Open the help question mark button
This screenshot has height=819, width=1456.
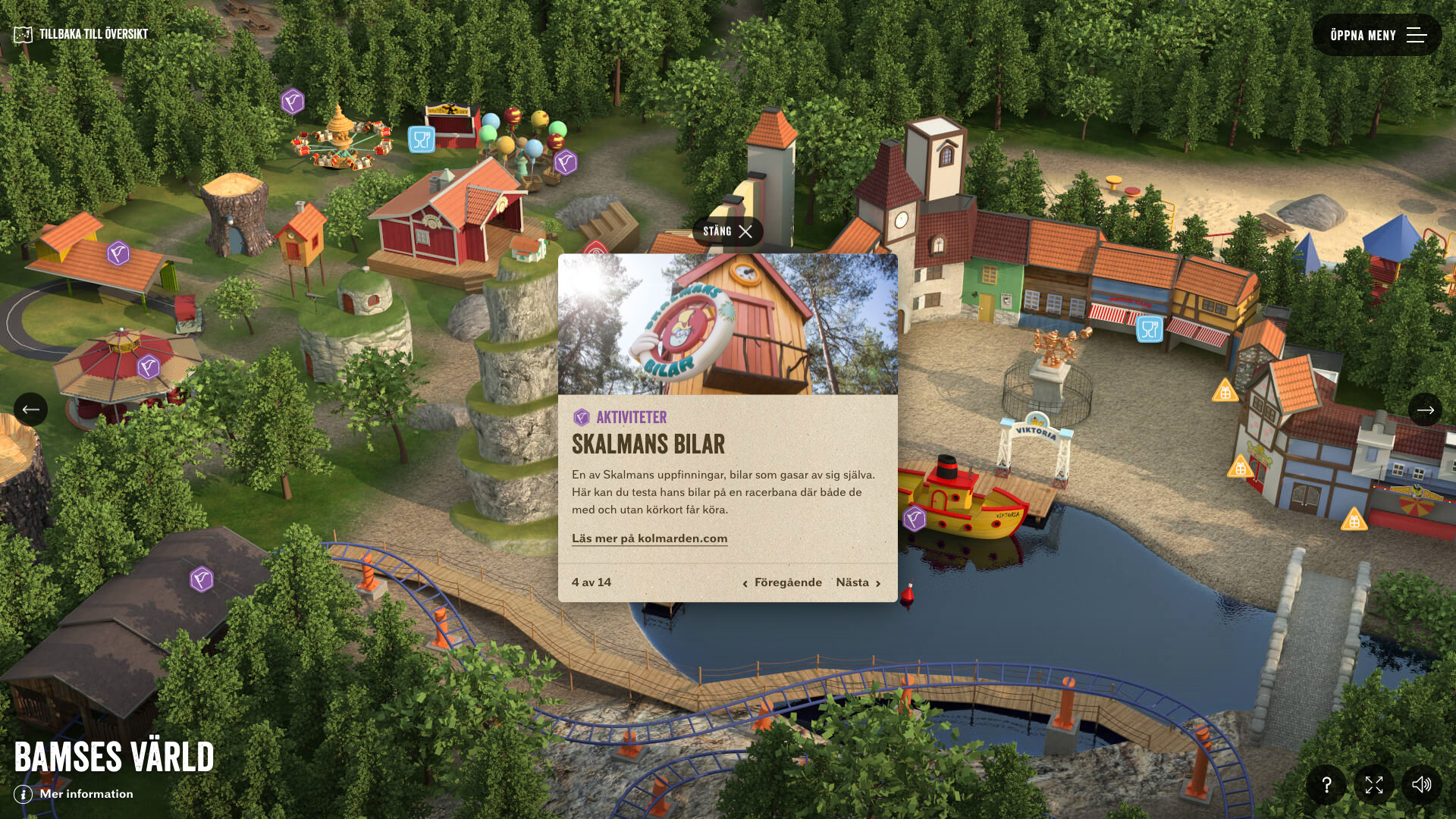point(1326,785)
